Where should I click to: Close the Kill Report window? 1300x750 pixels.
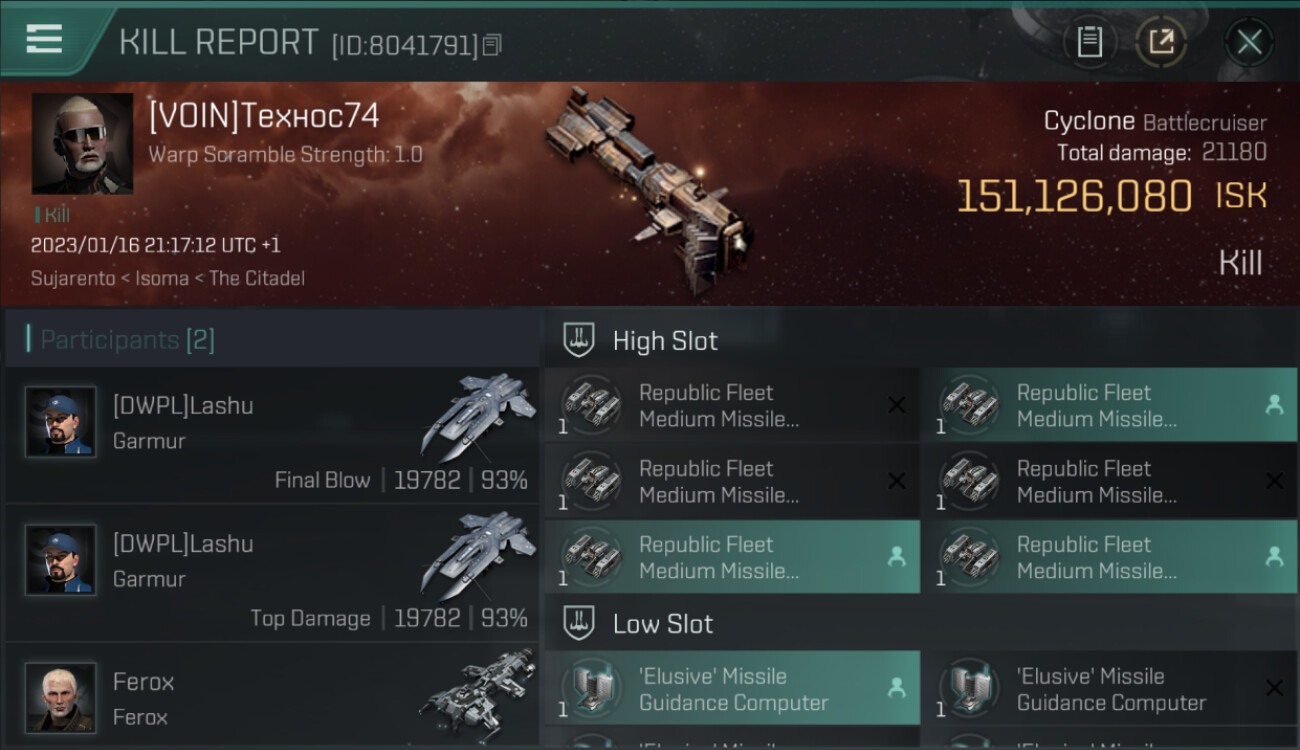point(1249,42)
